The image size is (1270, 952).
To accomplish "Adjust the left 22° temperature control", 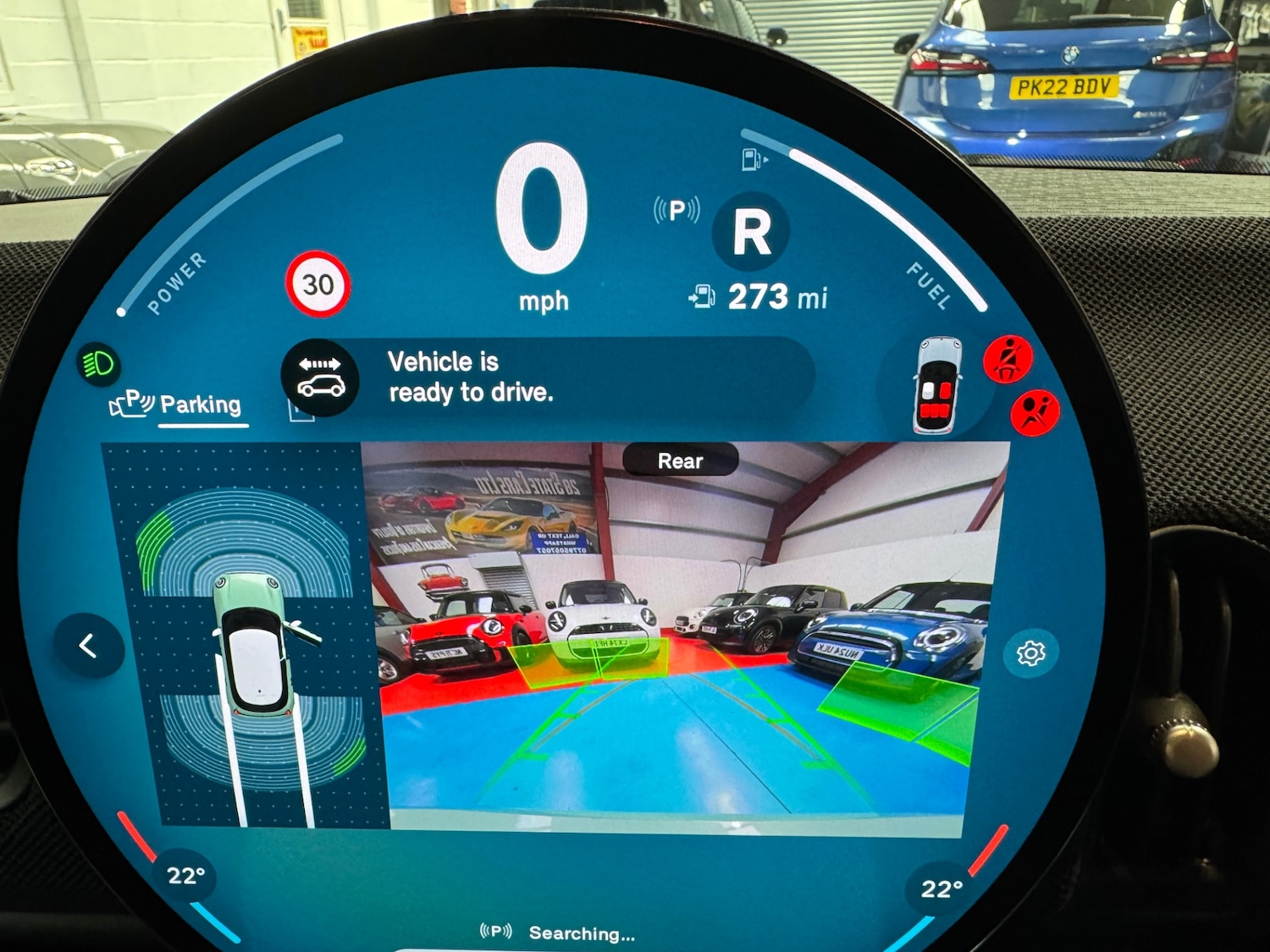I will coord(185,875).
